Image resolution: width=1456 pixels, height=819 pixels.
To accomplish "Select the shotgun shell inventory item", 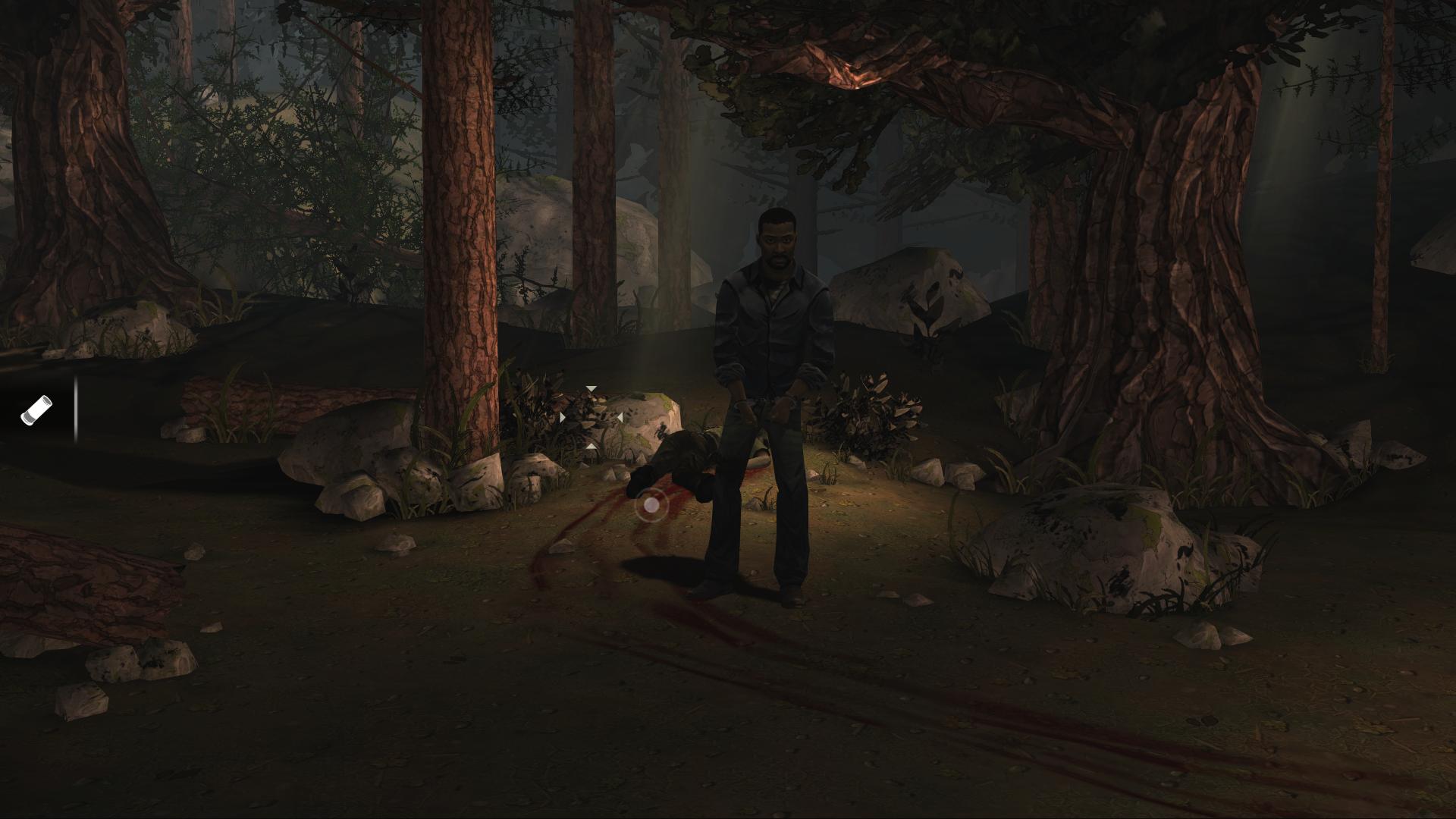I will [x=36, y=409].
